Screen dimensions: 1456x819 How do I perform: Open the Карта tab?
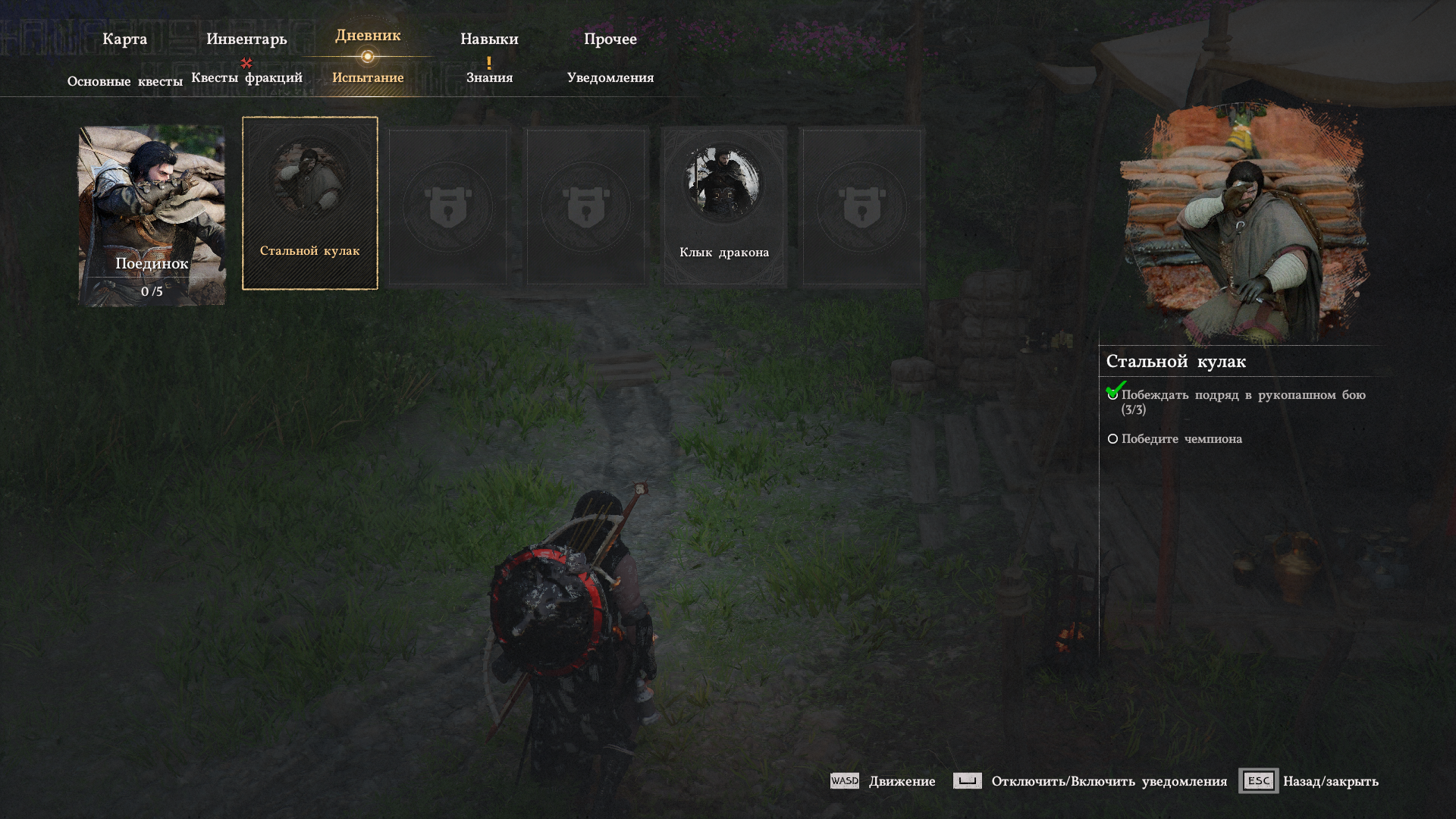[x=124, y=39]
